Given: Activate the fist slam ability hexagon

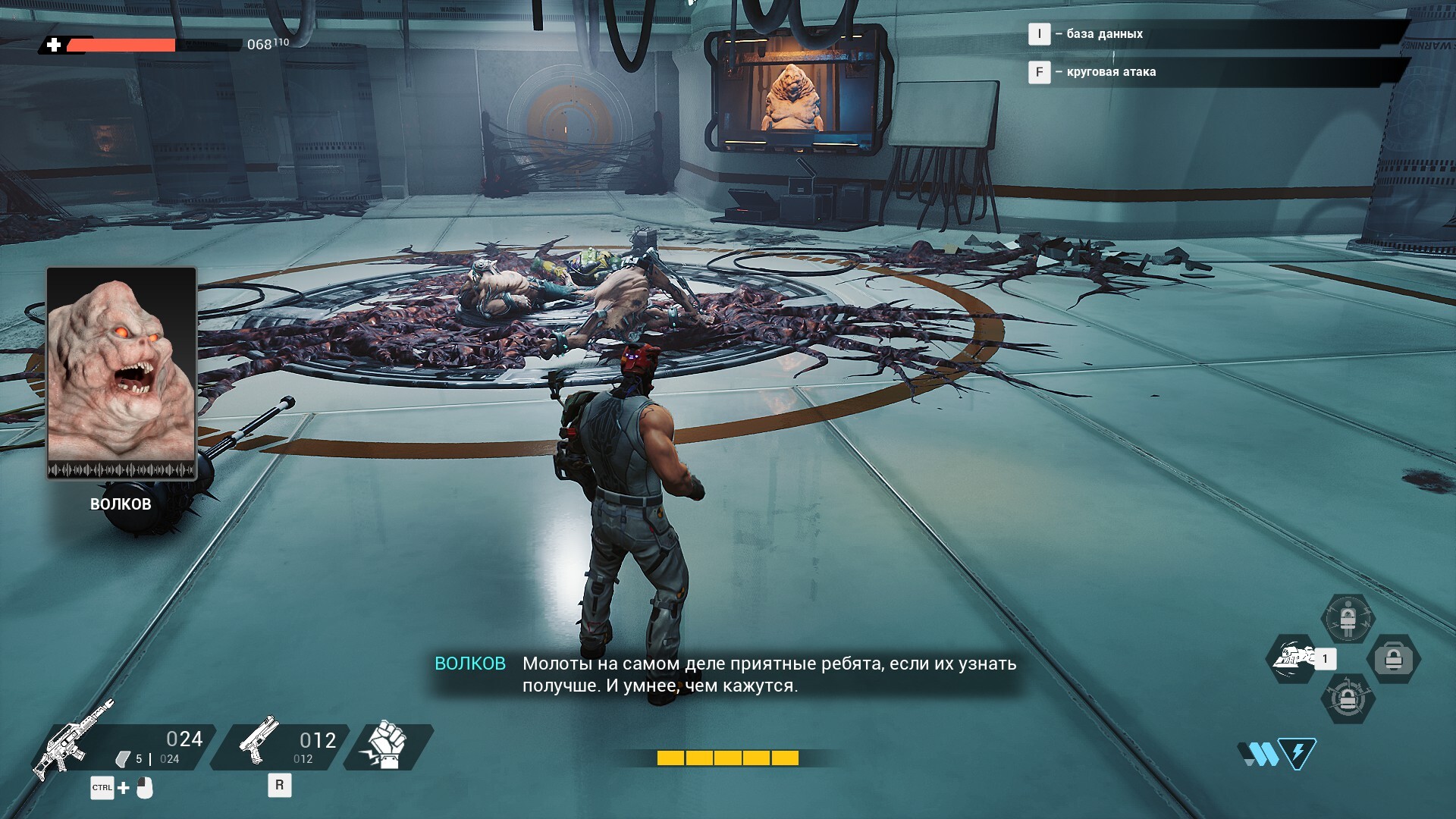Looking at the screenshot, I should (x=1294, y=658).
